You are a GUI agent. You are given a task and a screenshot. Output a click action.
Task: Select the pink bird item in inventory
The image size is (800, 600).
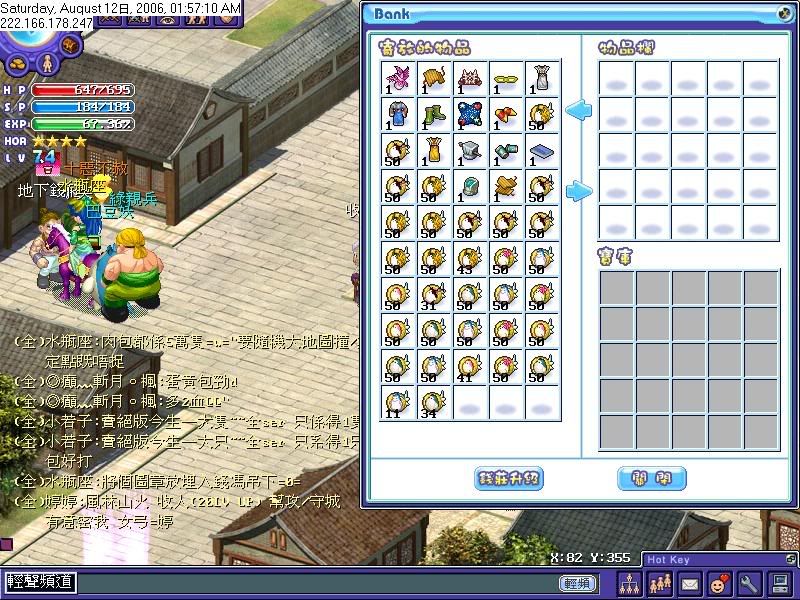coord(398,78)
